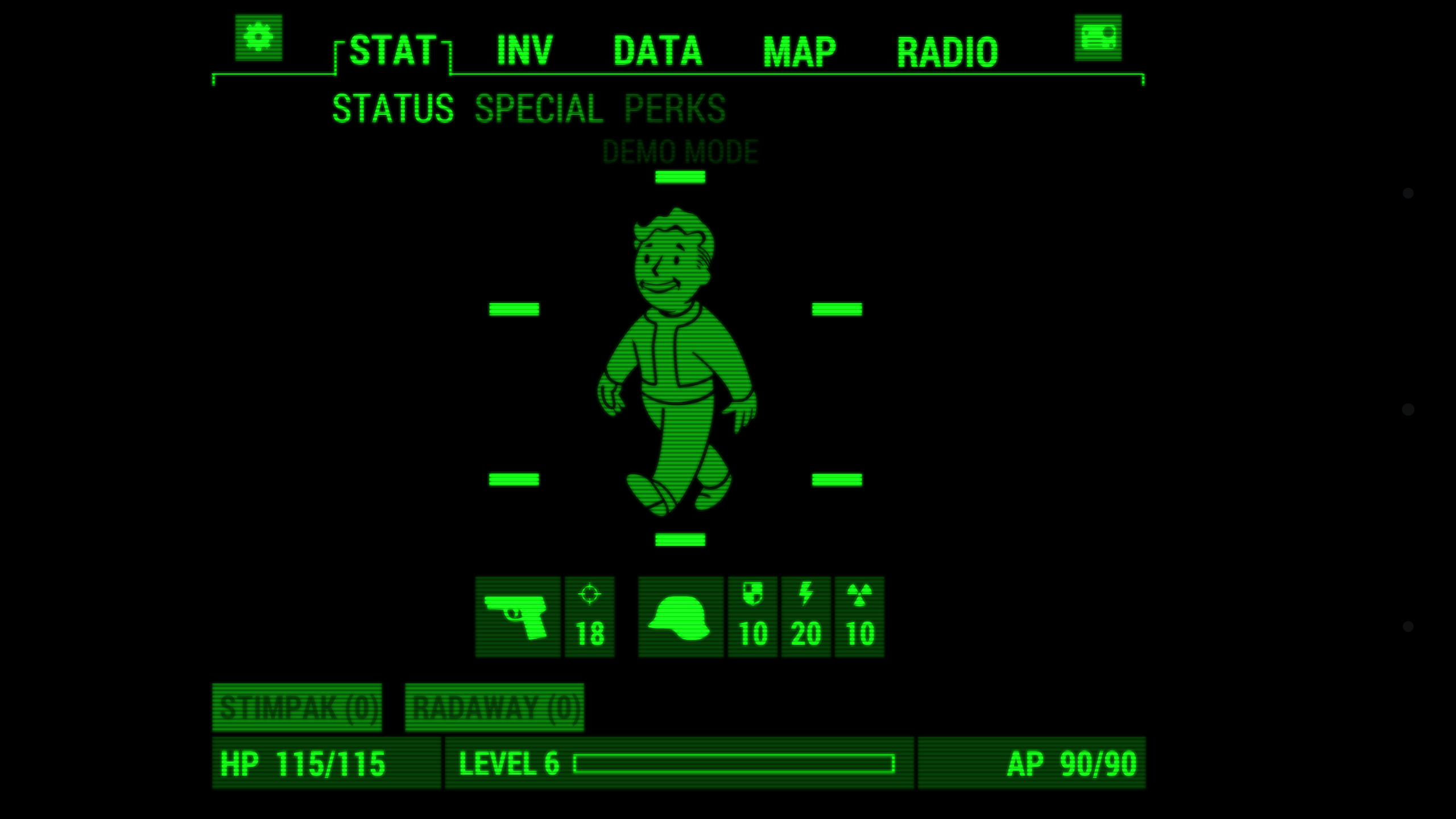Select the radiation resistance icon
1456x819 pixels.
pos(860,617)
